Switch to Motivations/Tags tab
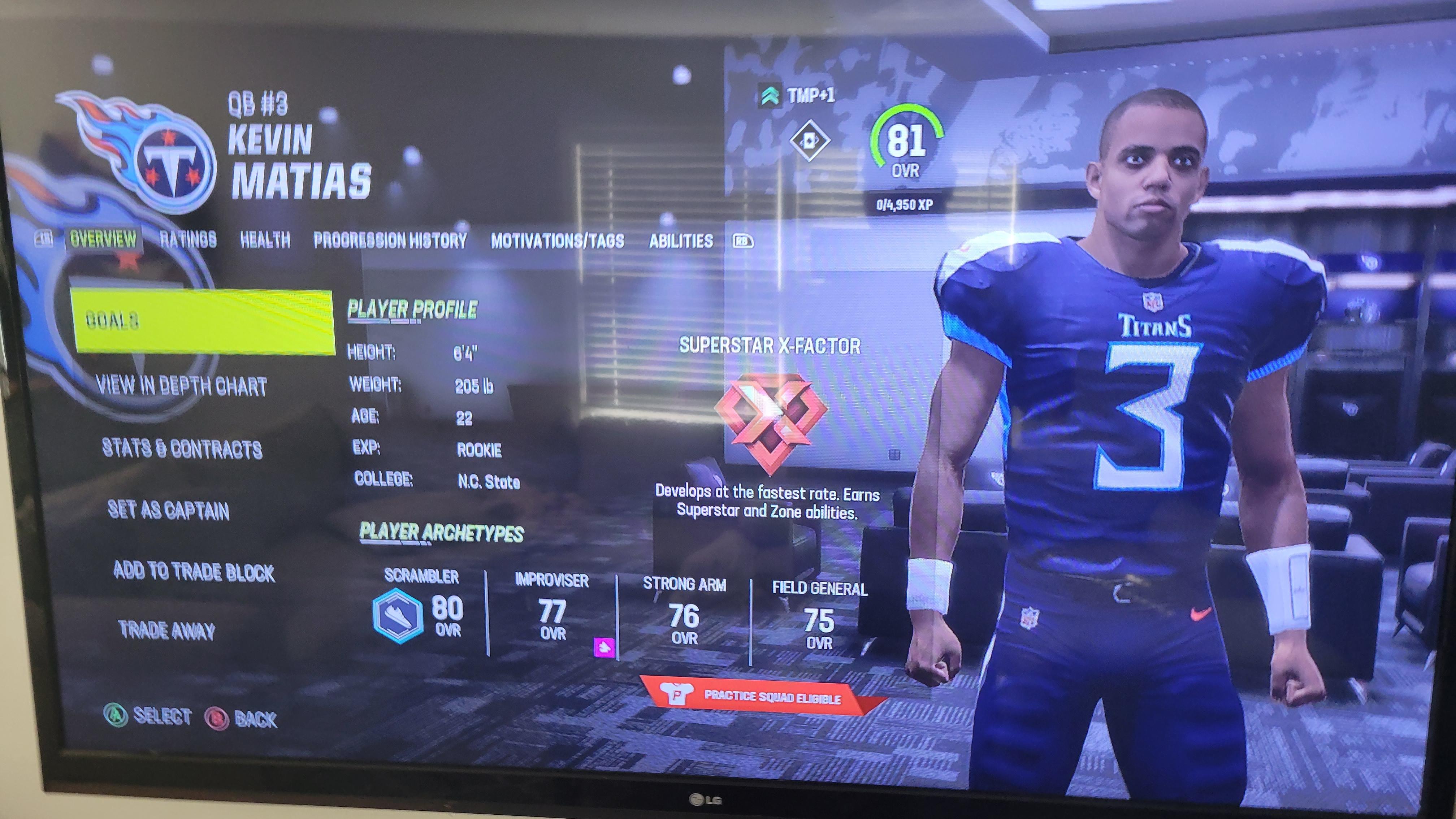The image size is (1456, 819). (x=557, y=241)
